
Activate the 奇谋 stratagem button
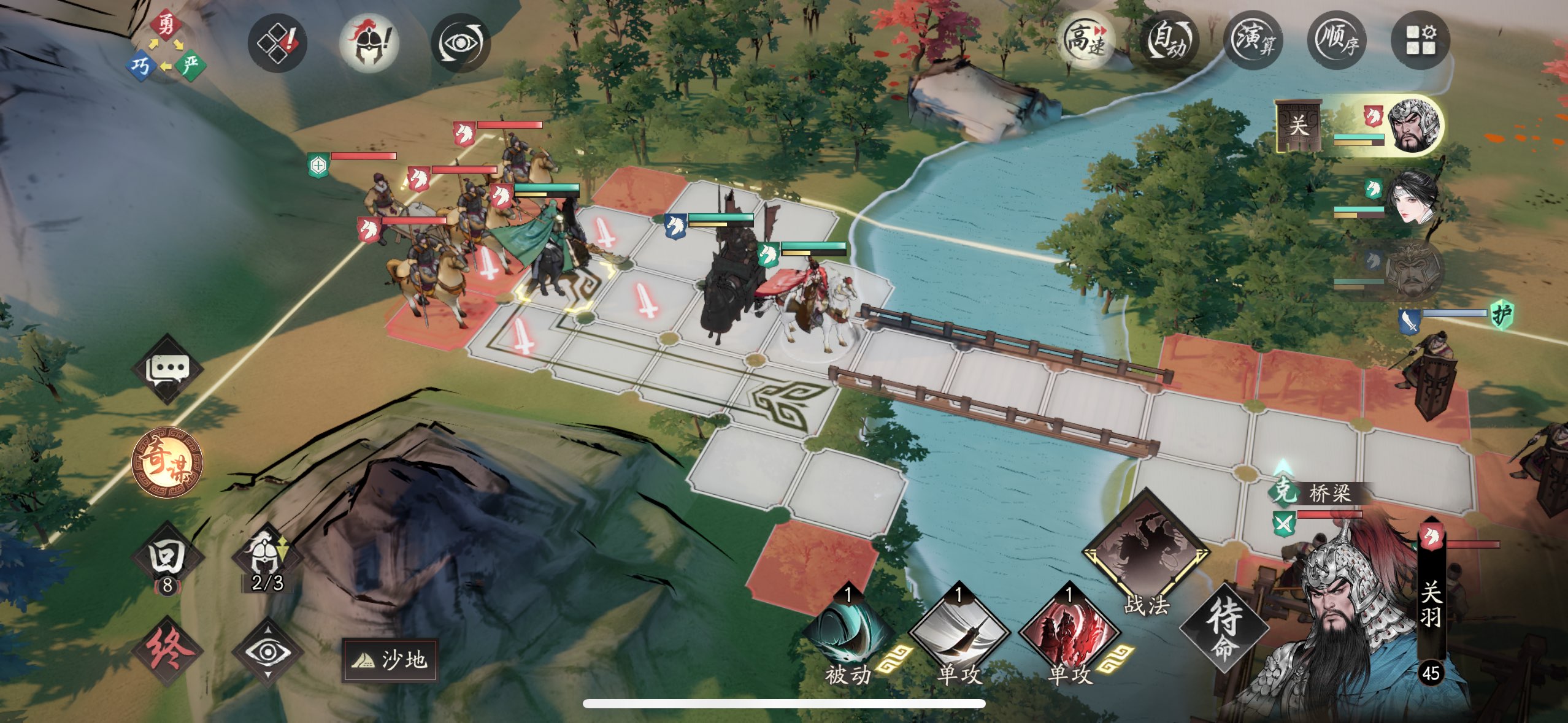click(167, 462)
